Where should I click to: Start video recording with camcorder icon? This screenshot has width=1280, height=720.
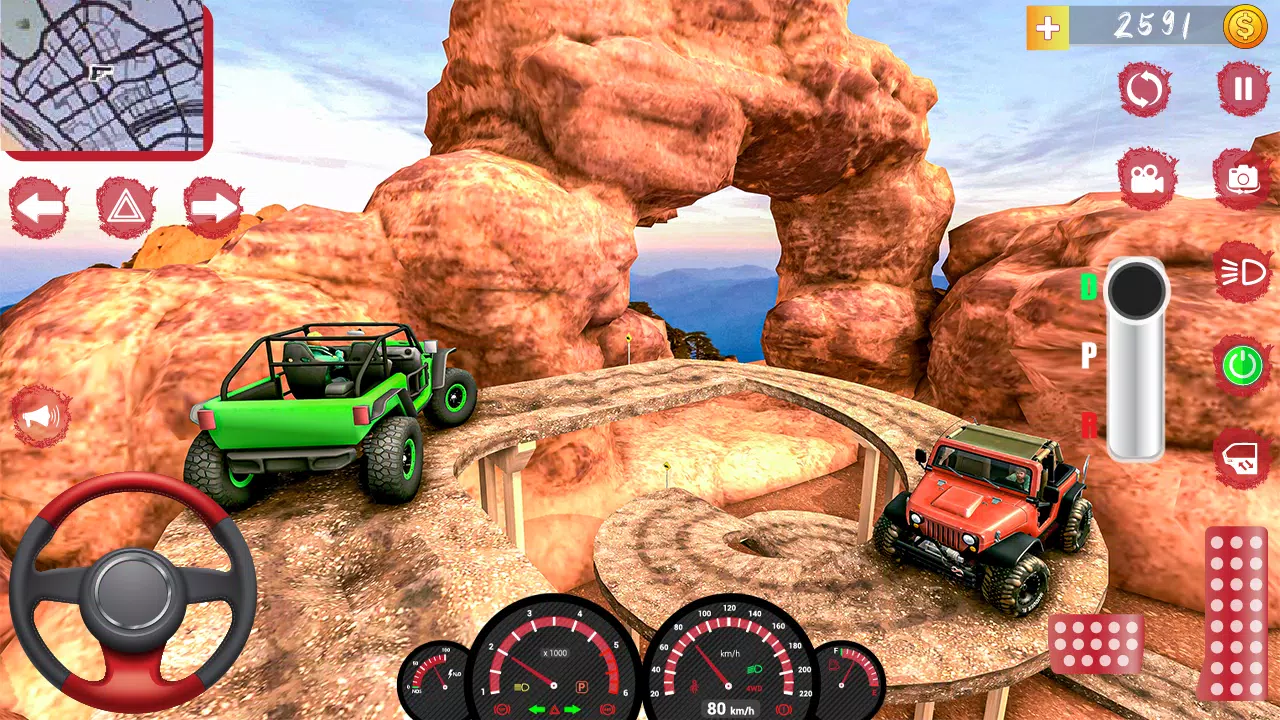pyautogui.click(x=1146, y=177)
